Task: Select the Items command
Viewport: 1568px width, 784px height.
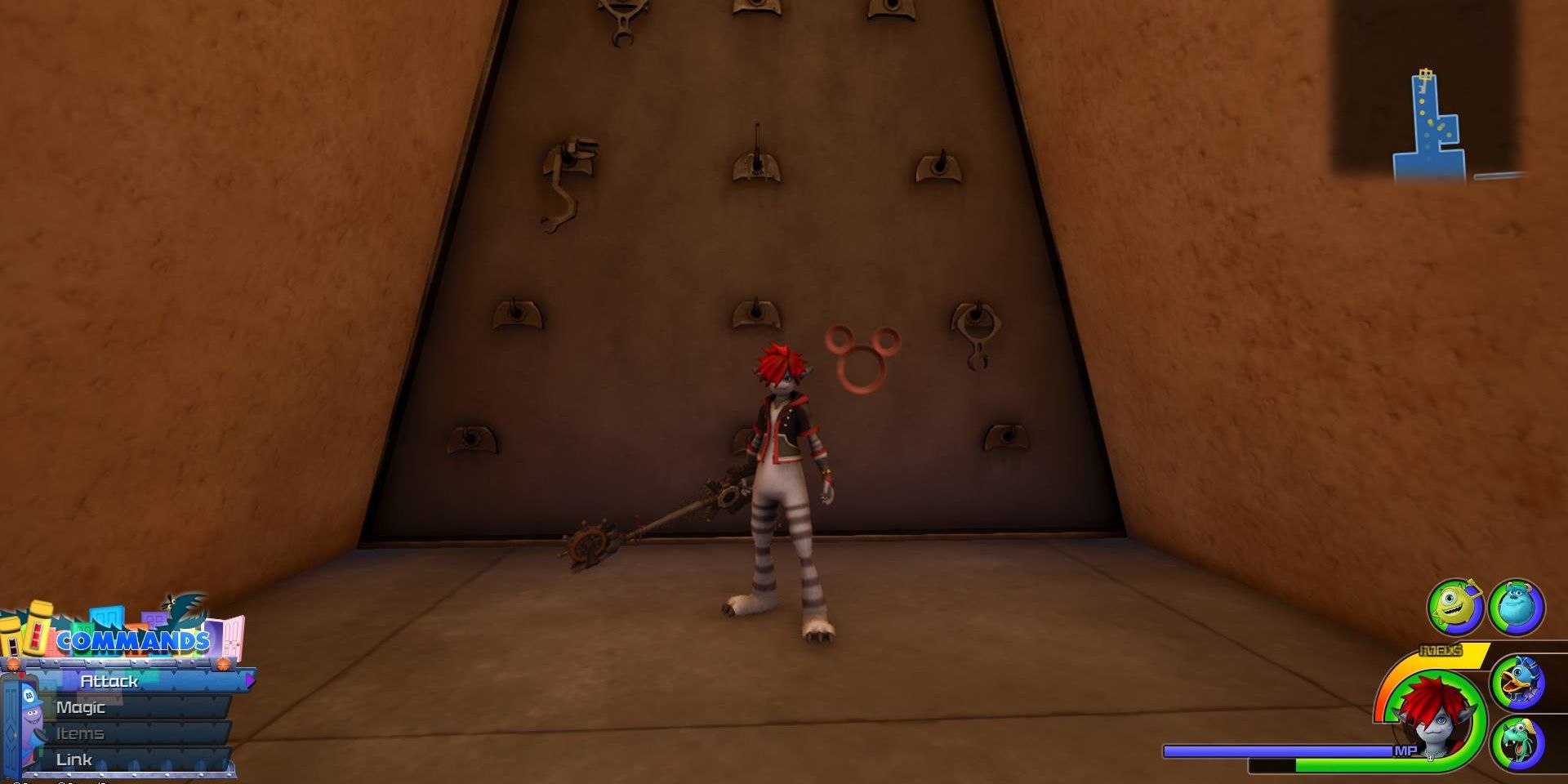Action: 82,733
